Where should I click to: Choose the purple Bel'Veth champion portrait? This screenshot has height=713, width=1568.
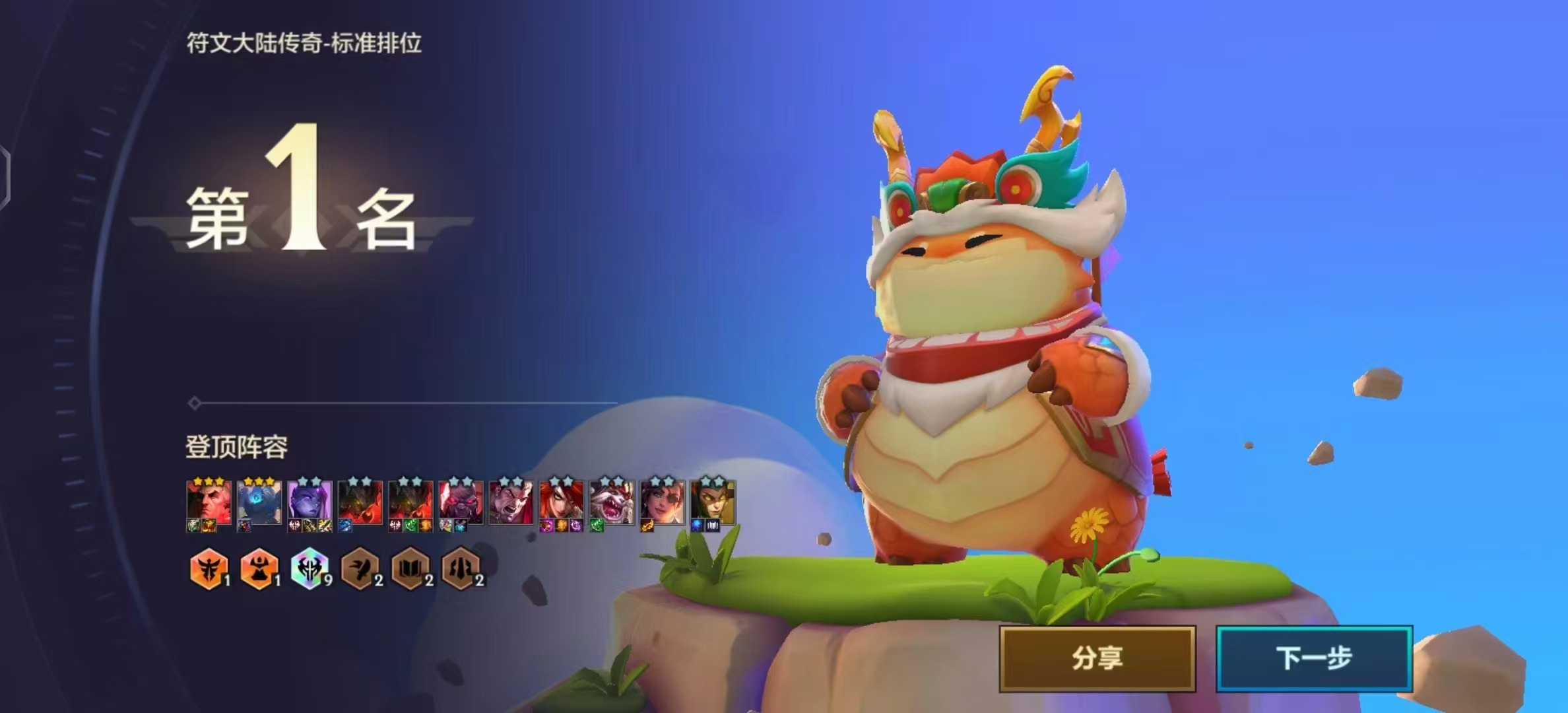[x=310, y=502]
